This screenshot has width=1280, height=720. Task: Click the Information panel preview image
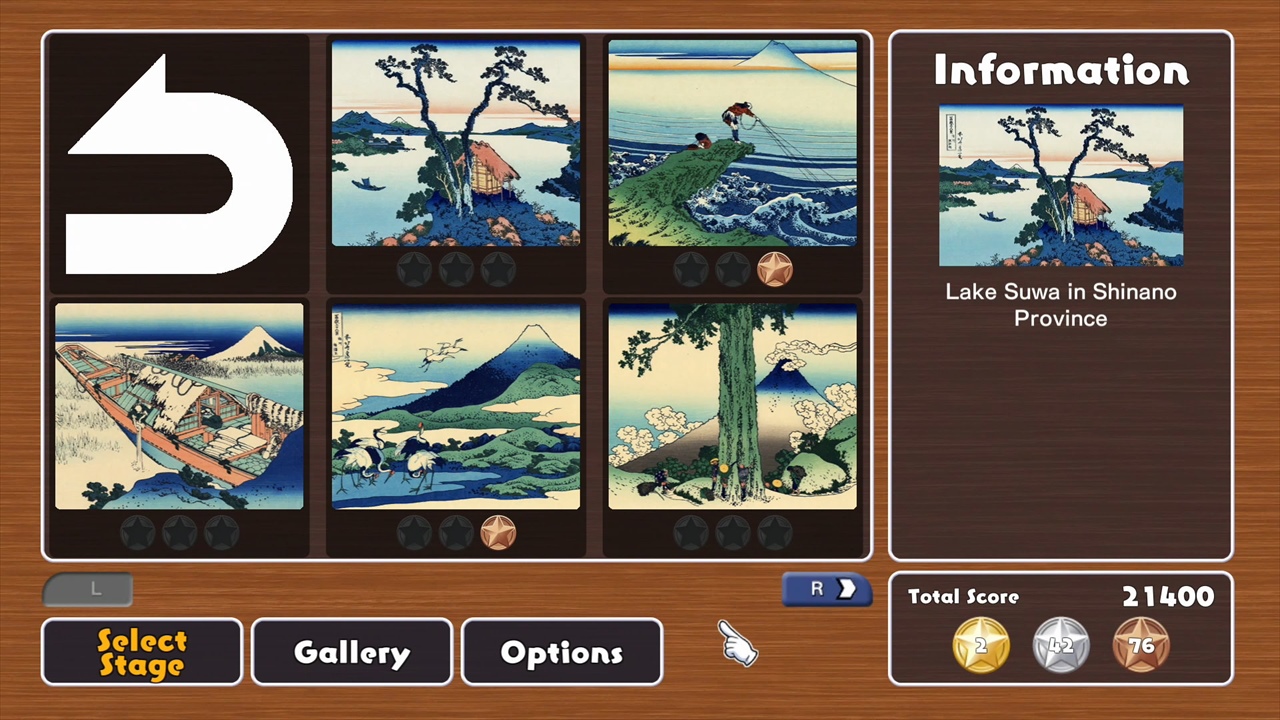click(1060, 187)
